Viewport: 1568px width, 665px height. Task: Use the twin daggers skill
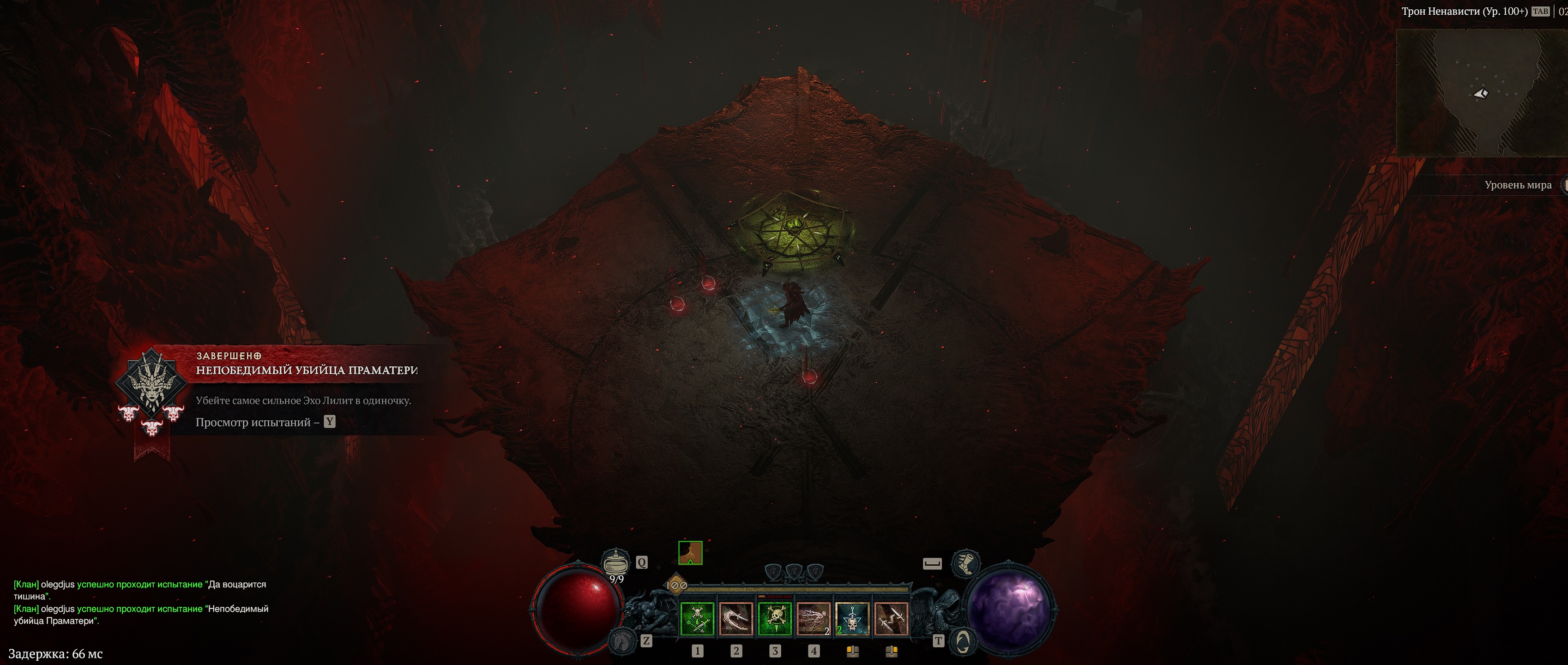(x=891, y=619)
